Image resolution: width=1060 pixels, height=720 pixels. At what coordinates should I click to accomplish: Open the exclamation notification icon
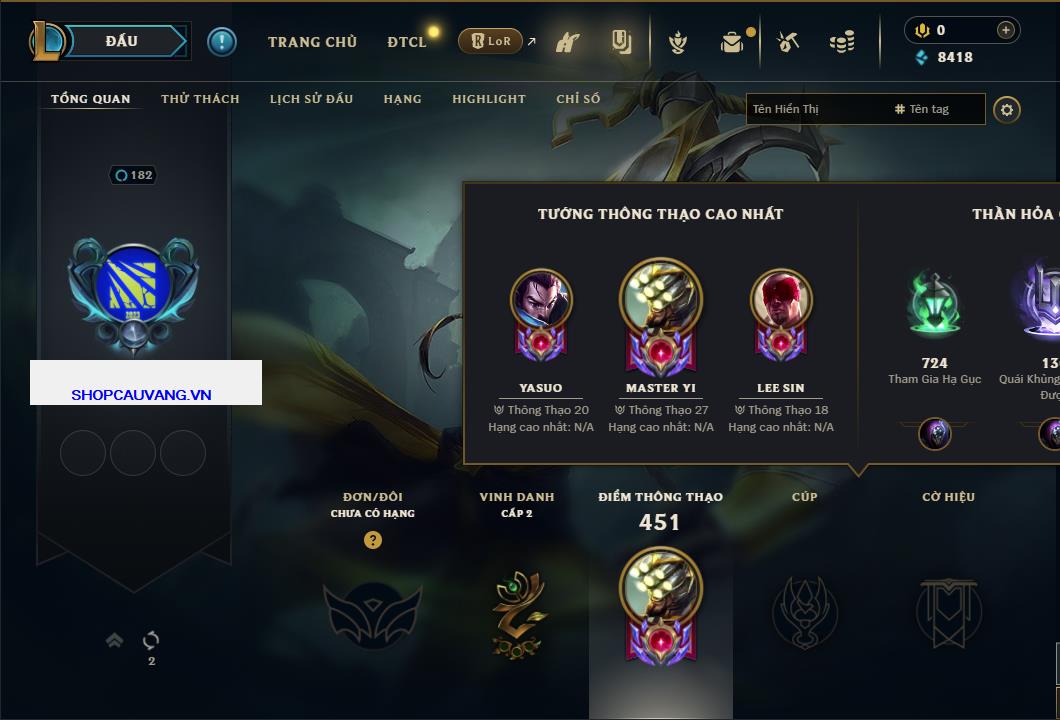point(221,42)
